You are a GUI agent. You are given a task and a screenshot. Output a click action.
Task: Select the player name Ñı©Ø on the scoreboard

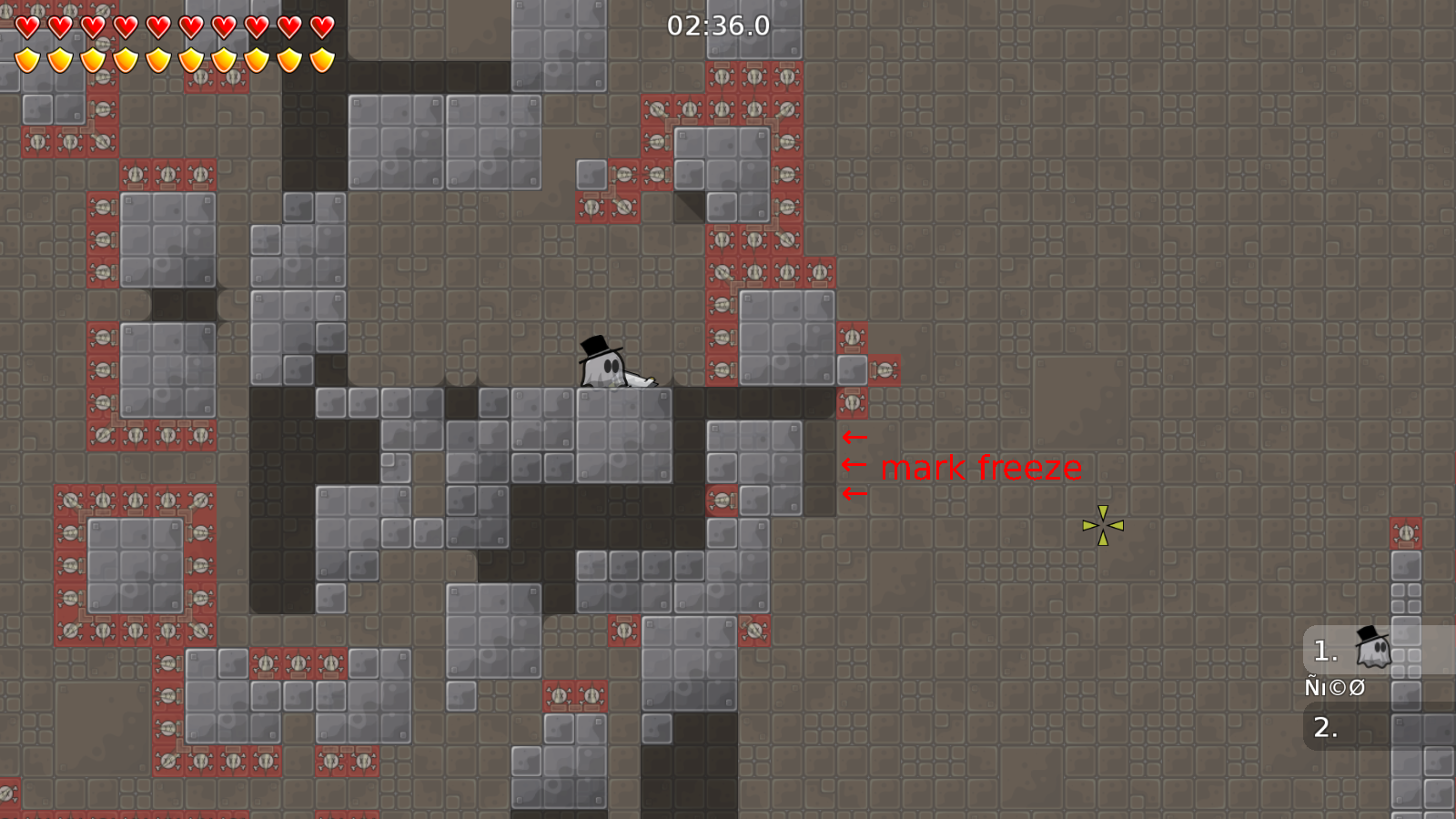tap(1333, 688)
